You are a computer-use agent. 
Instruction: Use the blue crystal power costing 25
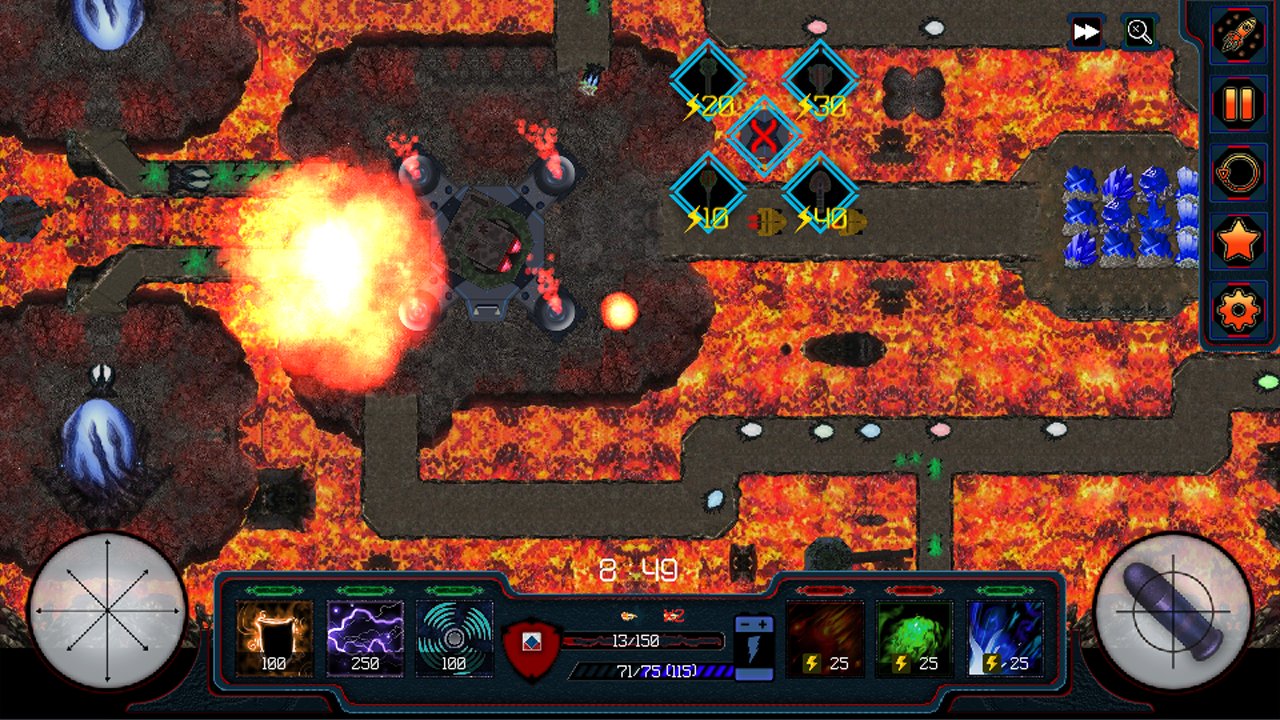pyautogui.click(x=1005, y=638)
